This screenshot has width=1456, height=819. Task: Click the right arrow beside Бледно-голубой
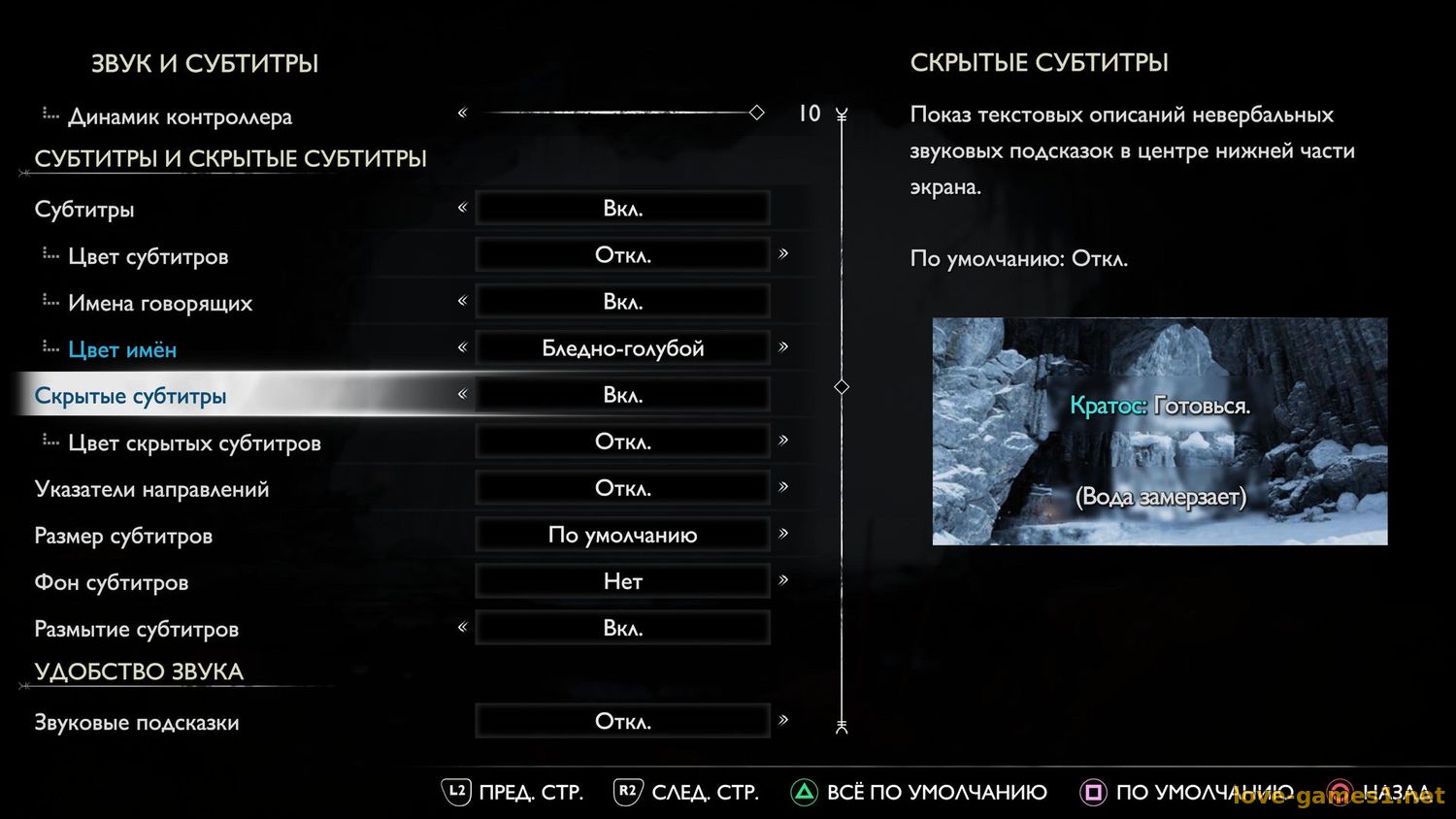click(x=783, y=347)
